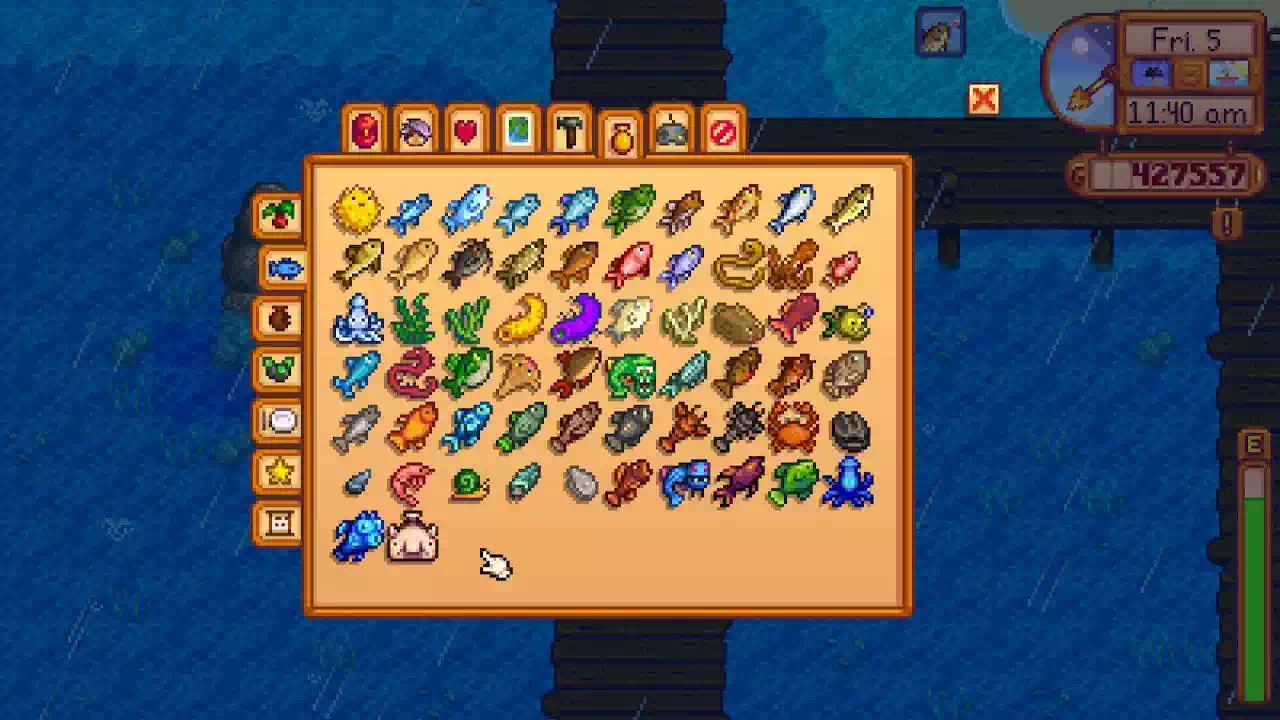Switch to the crafting tab with the hammer
Screen dimensions: 1280x720
pyautogui.click(x=569, y=131)
